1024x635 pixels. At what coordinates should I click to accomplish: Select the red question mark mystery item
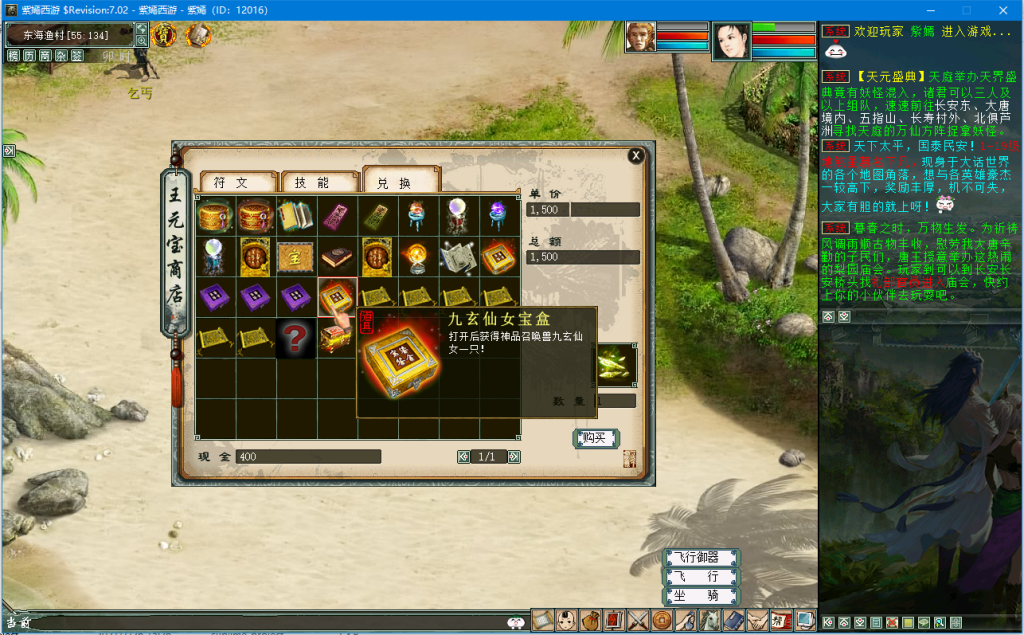(x=295, y=338)
